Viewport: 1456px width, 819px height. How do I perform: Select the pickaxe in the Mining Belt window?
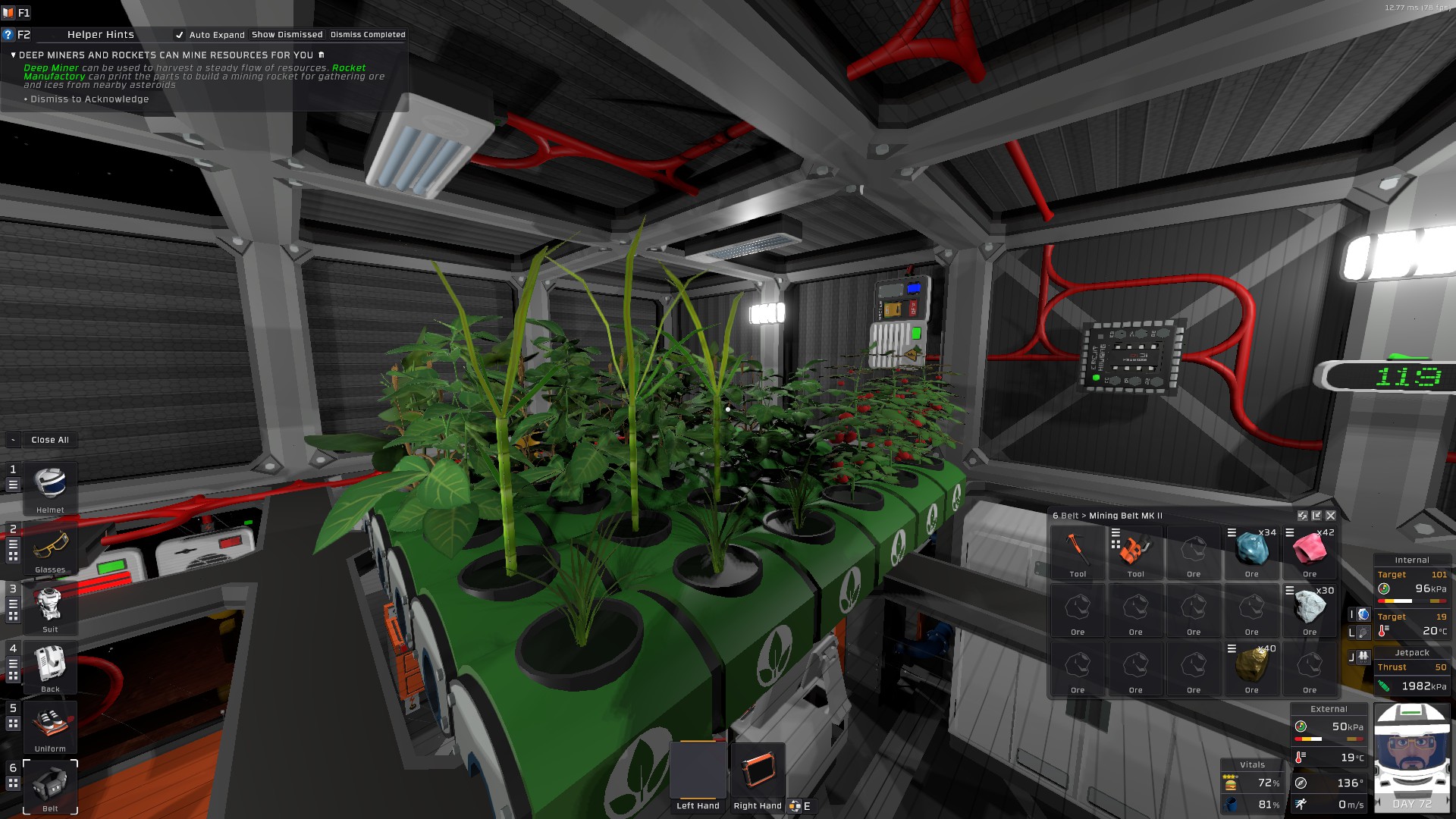(1078, 548)
